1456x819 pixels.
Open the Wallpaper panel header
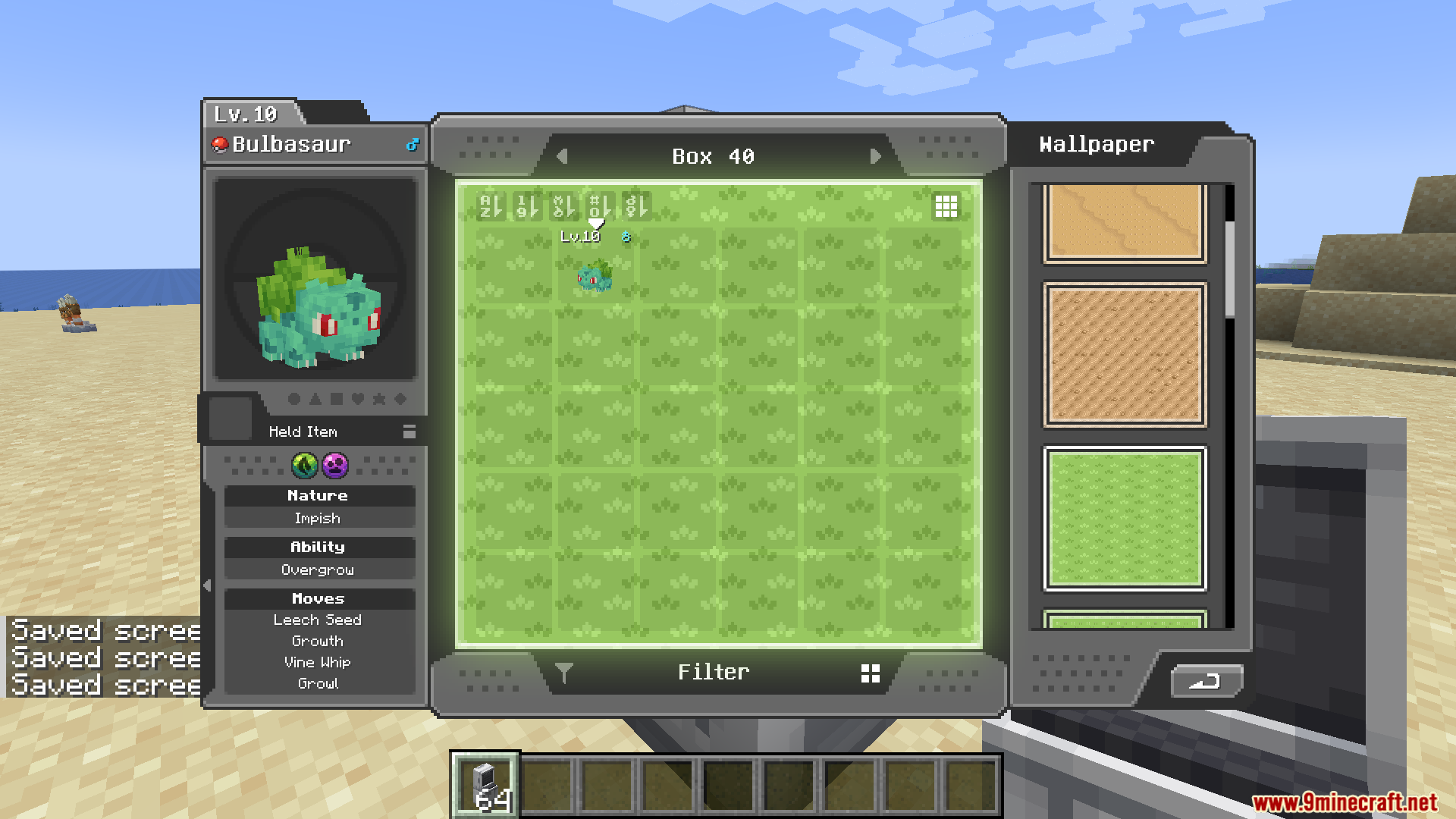click(1096, 144)
